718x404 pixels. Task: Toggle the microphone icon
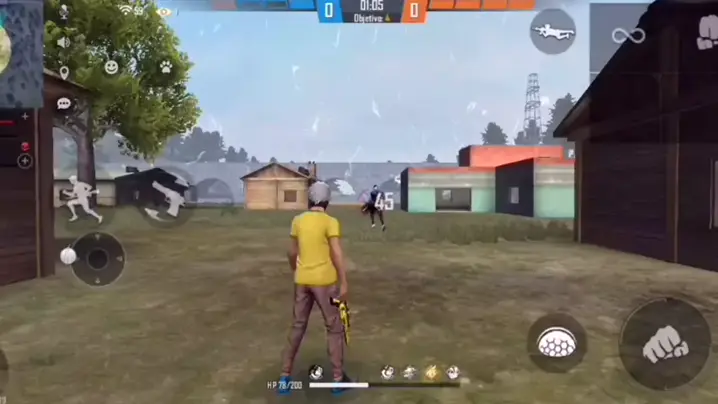tap(64, 12)
